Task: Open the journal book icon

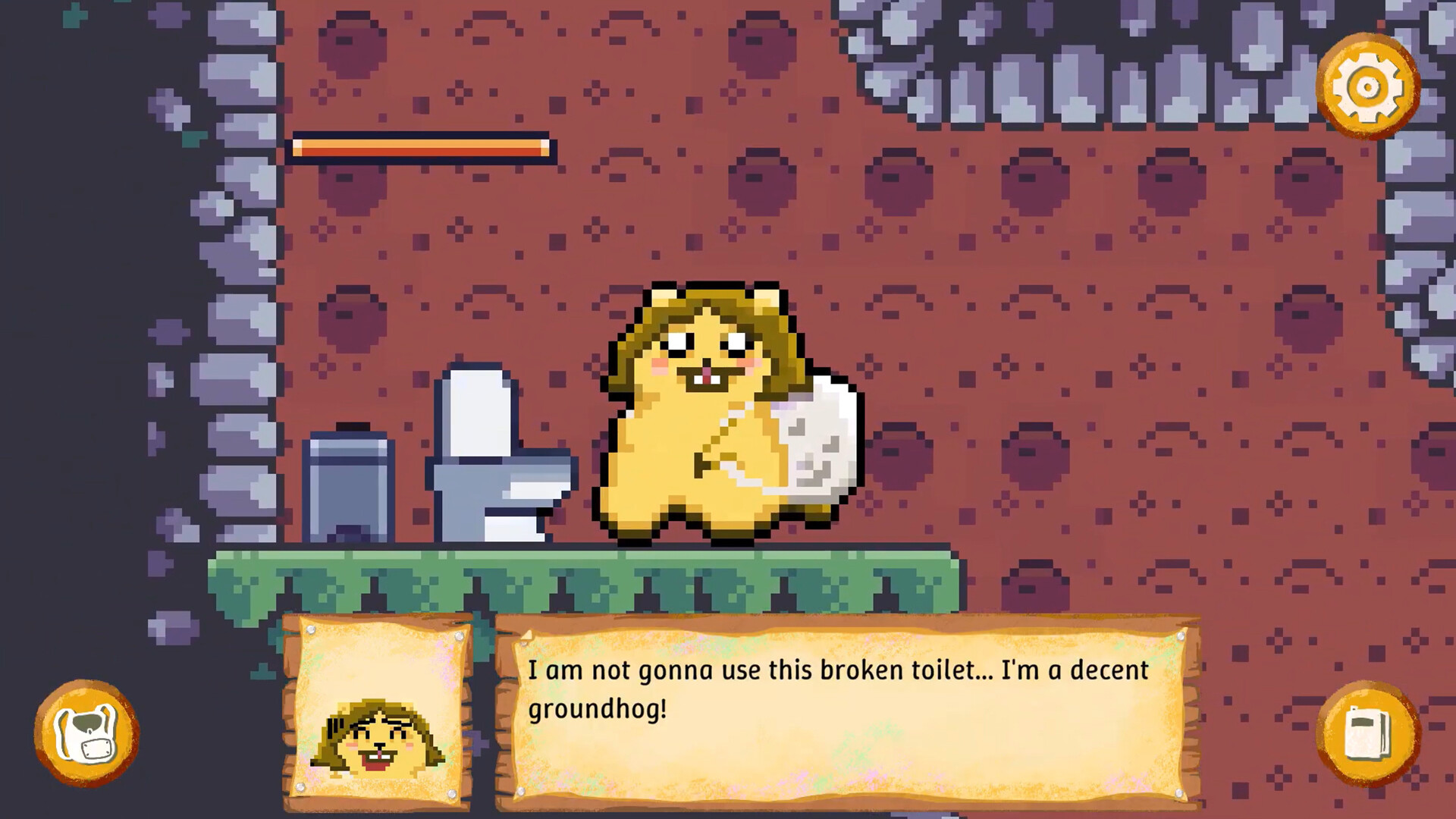Action: pos(1373,732)
